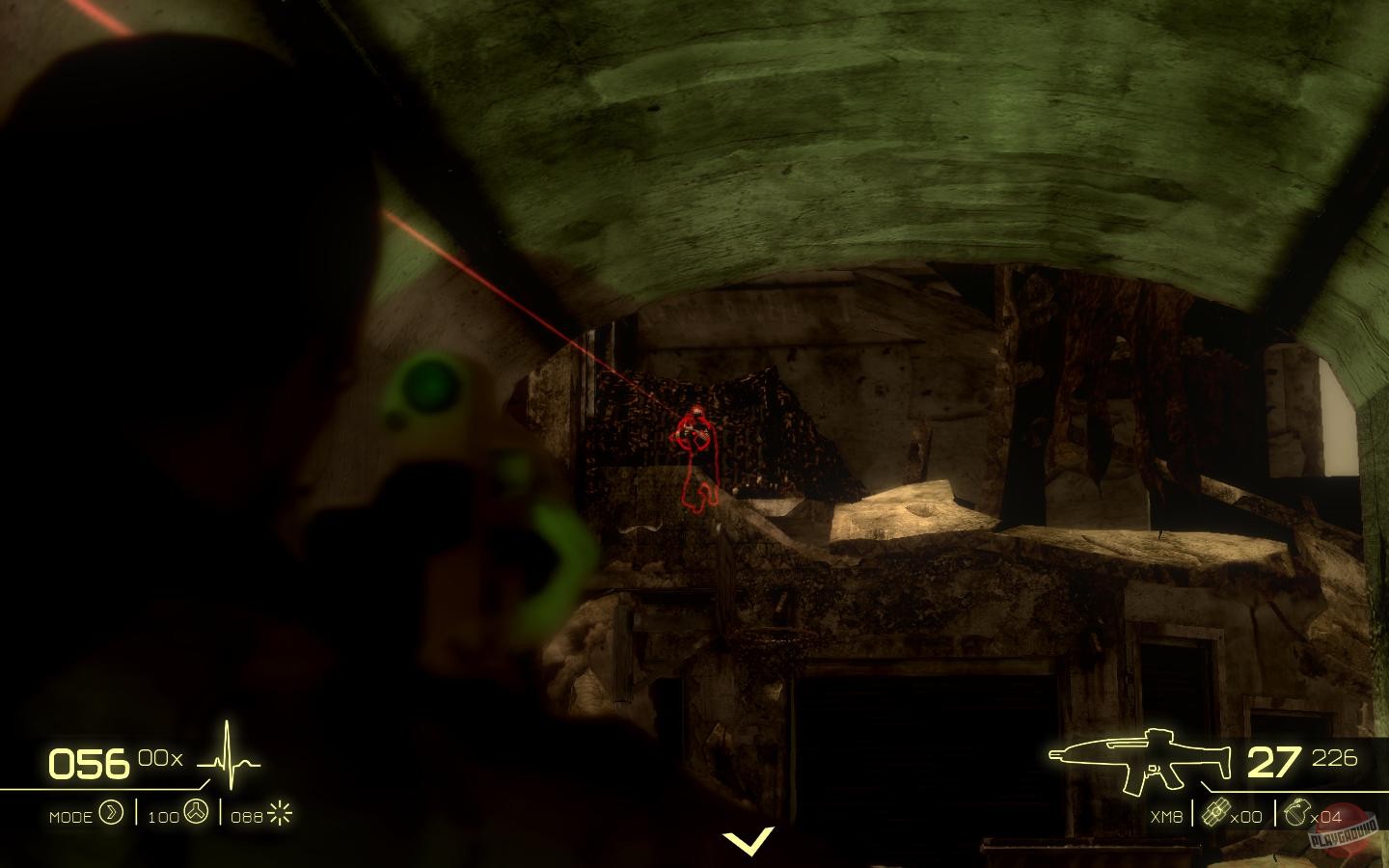Toggle grenade selection in the loadout bar
The image size is (1389, 868).
tap(1297, 813)
